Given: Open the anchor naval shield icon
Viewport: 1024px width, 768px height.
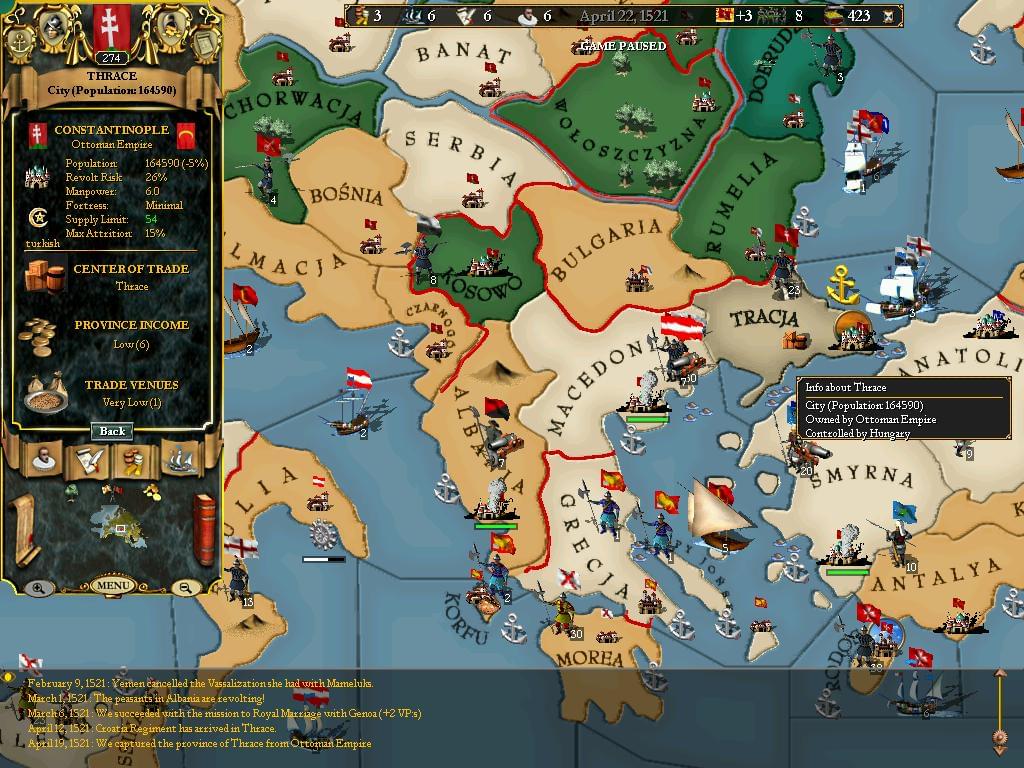Looking at the screenshot, I should coord(19,42).
